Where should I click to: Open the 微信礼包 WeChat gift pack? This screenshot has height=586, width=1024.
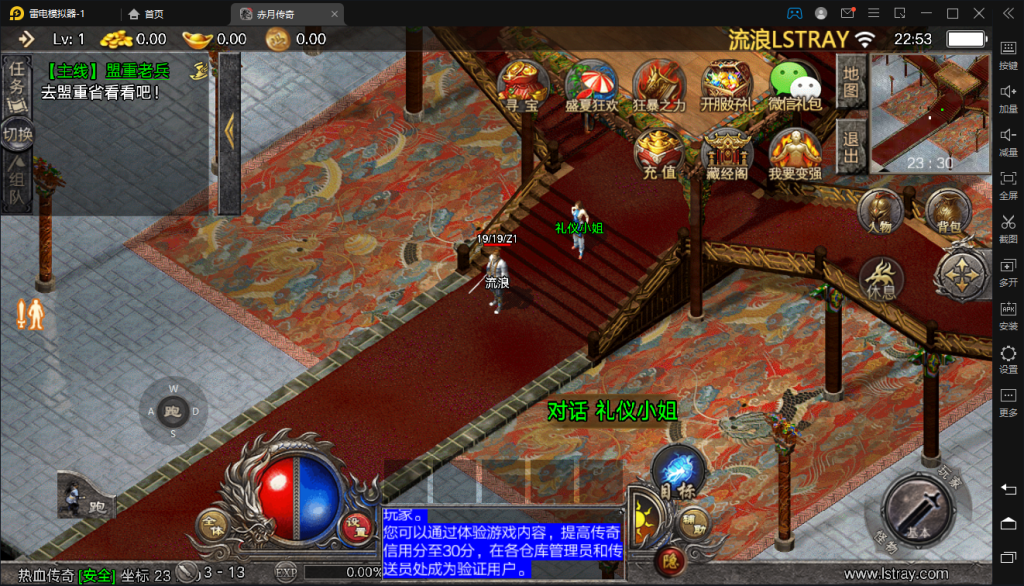[795, 85]
